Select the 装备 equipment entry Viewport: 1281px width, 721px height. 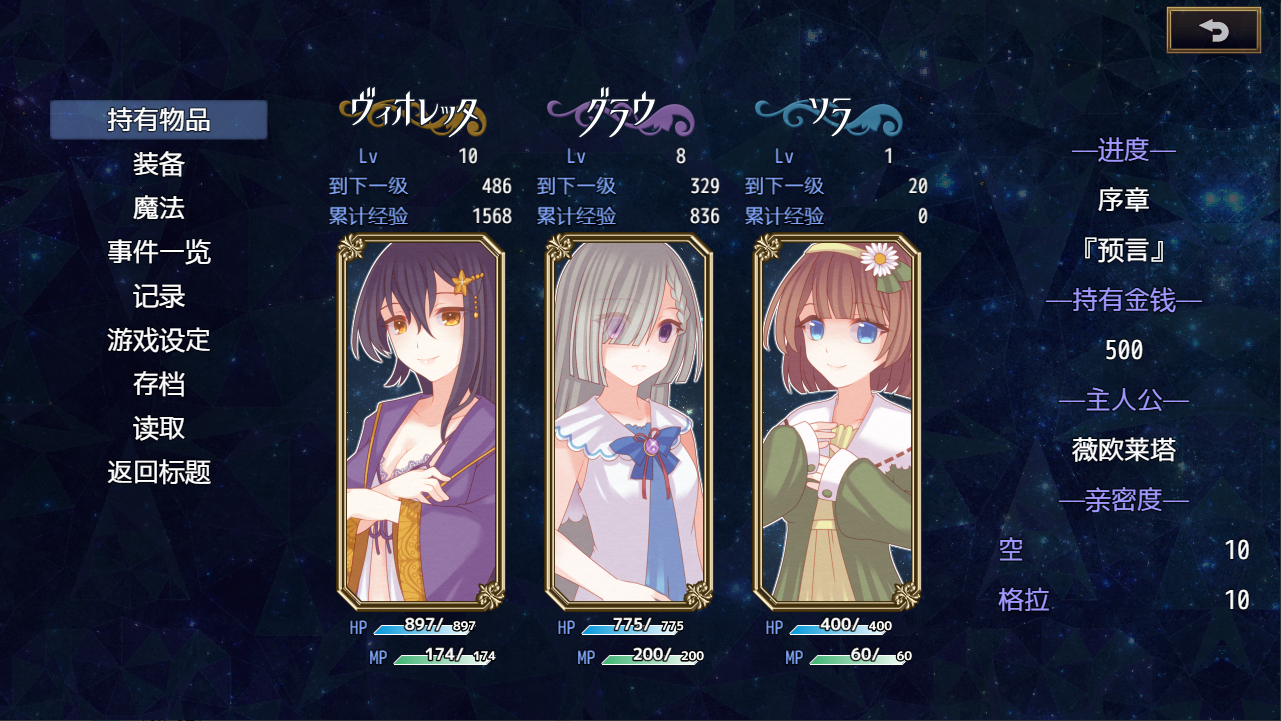point(159,164)
